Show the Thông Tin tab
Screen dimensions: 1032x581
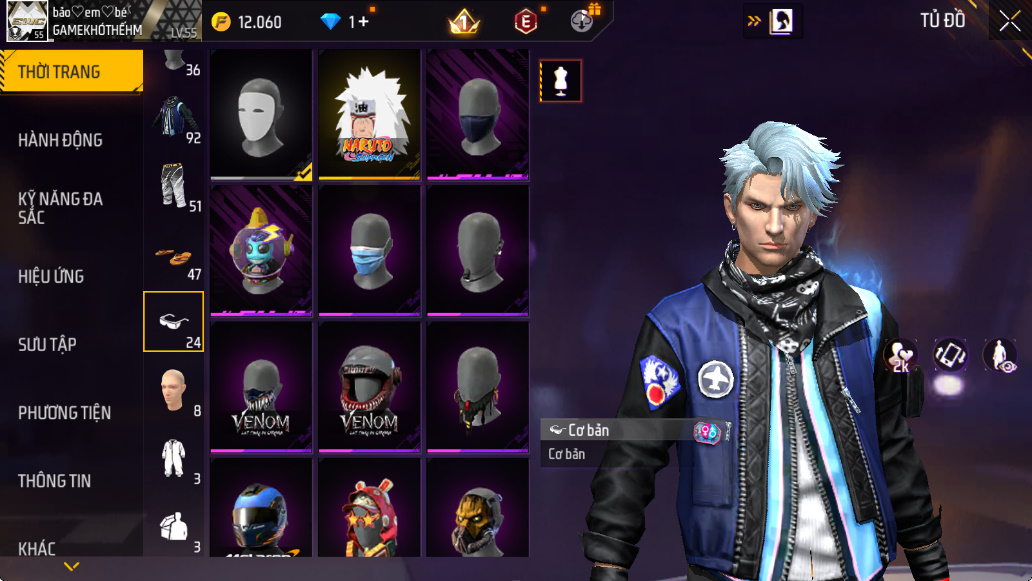coord(54,481)
